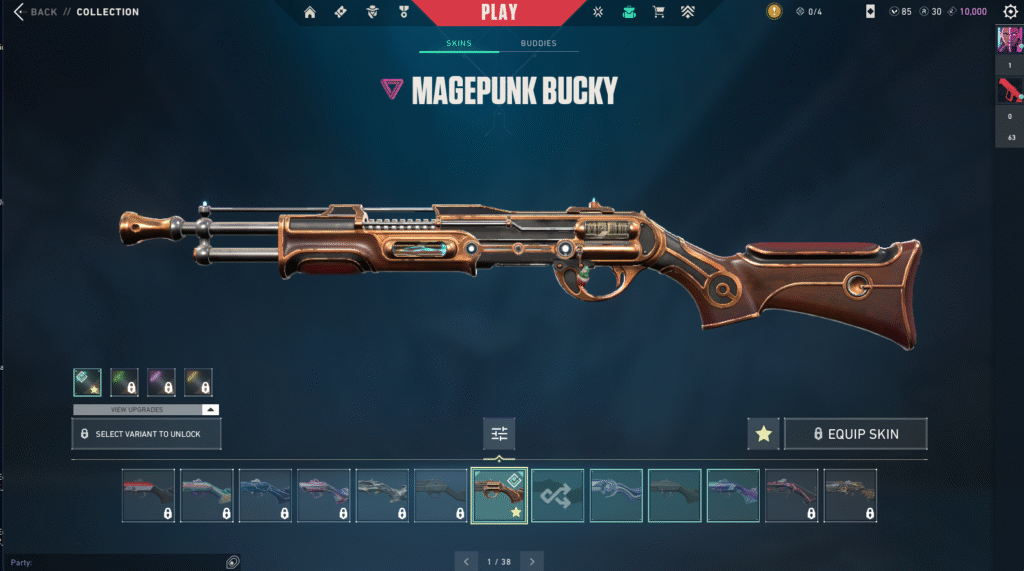Open the home screen icon

pyautogui.click(x=310, y=12)
